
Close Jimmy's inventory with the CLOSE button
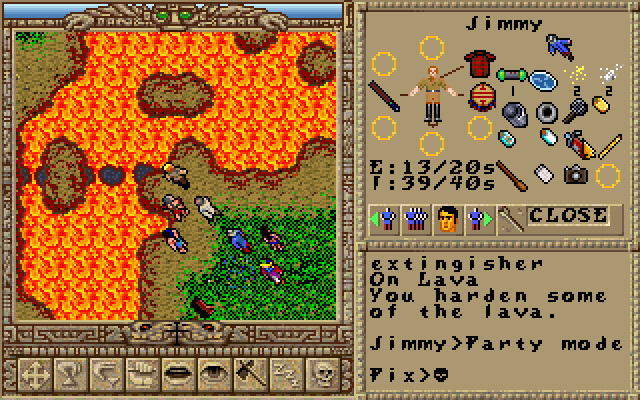pyautogui.click(x=567, y=215)
